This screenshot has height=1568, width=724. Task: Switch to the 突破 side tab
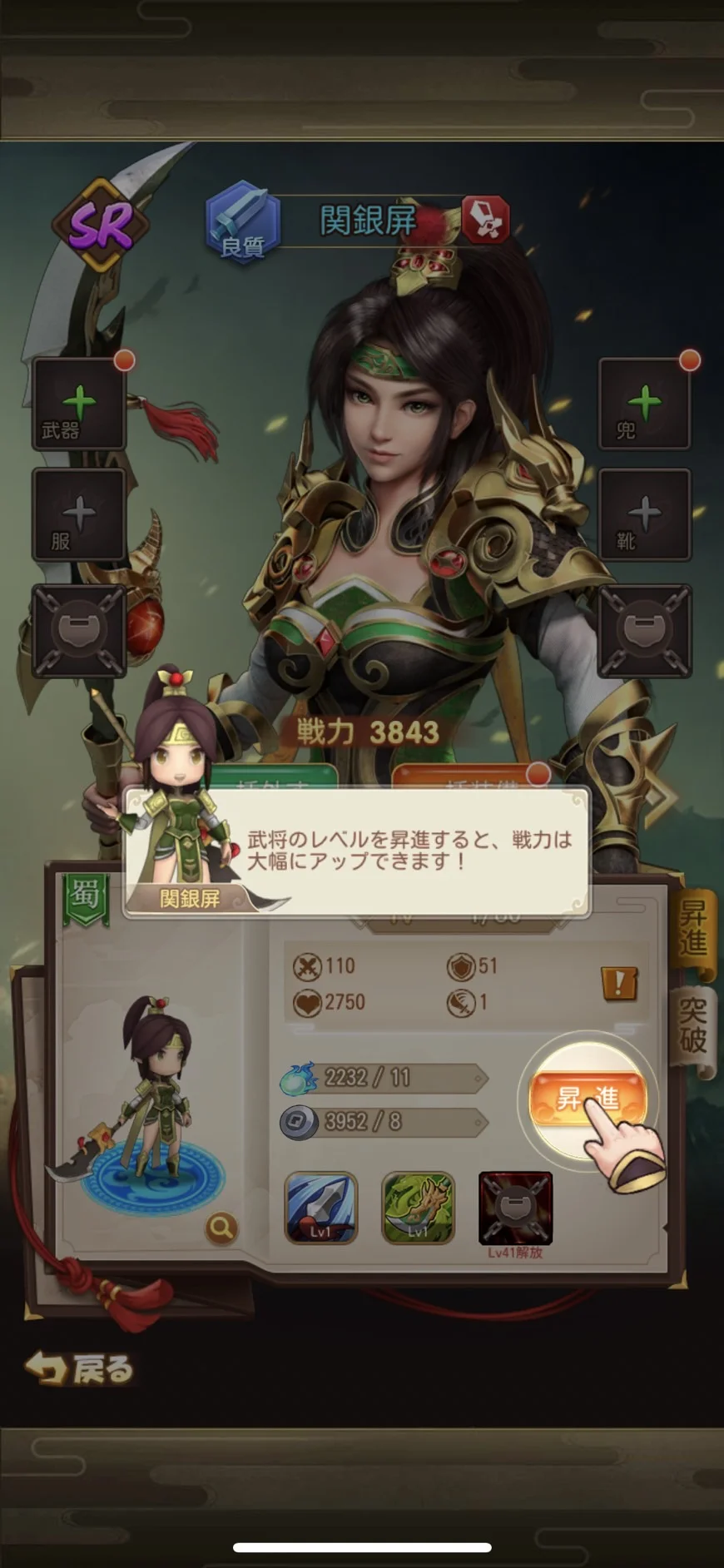692,1026
